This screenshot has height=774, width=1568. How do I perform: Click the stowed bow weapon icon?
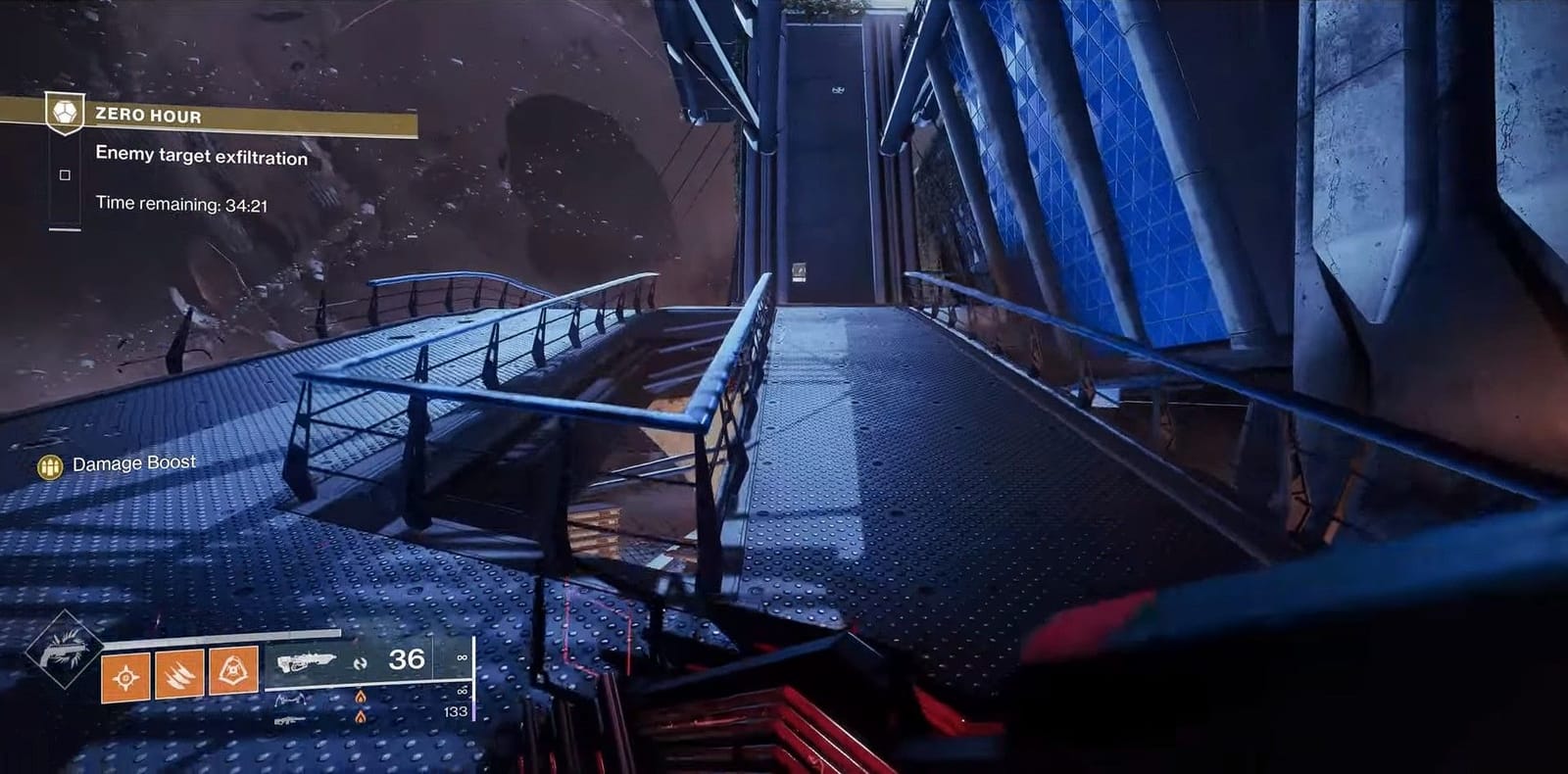coord(292,698)
